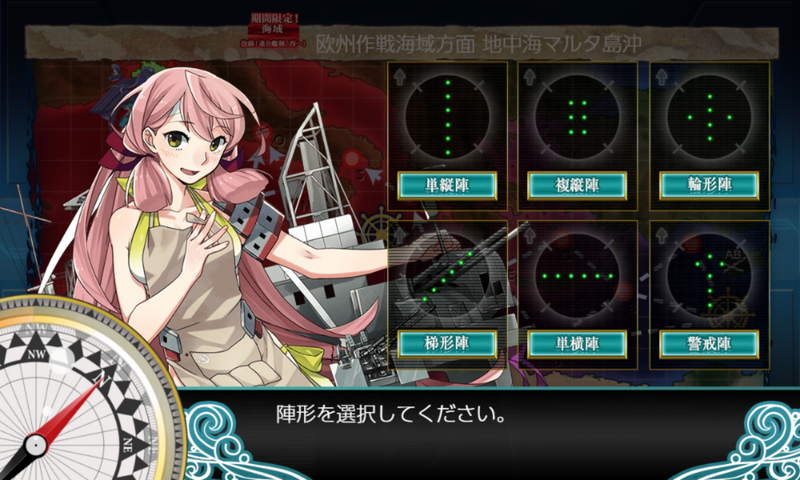The height and width of the screenshot is (480, 800).
Task: Choose the 複縦陣 formation button
Action: (577, 185)
